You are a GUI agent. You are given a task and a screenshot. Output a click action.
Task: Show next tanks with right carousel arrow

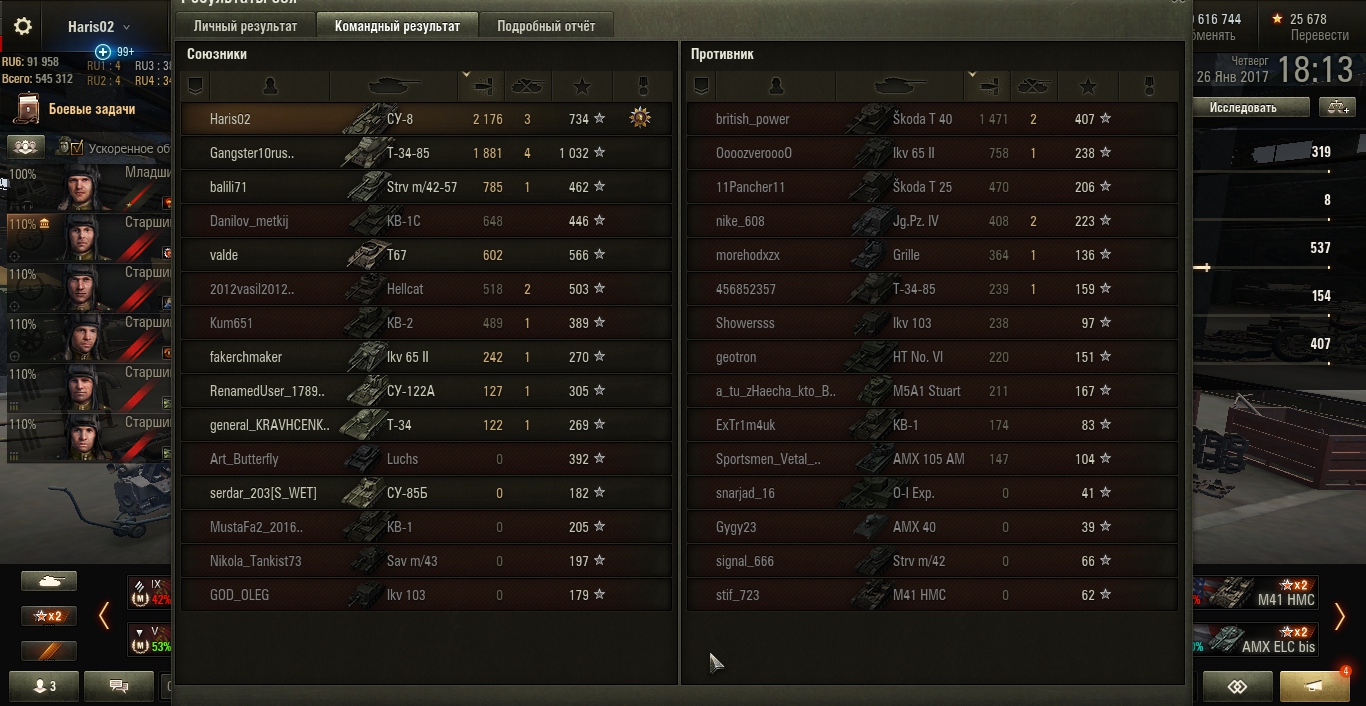(x=1340, y=616)
